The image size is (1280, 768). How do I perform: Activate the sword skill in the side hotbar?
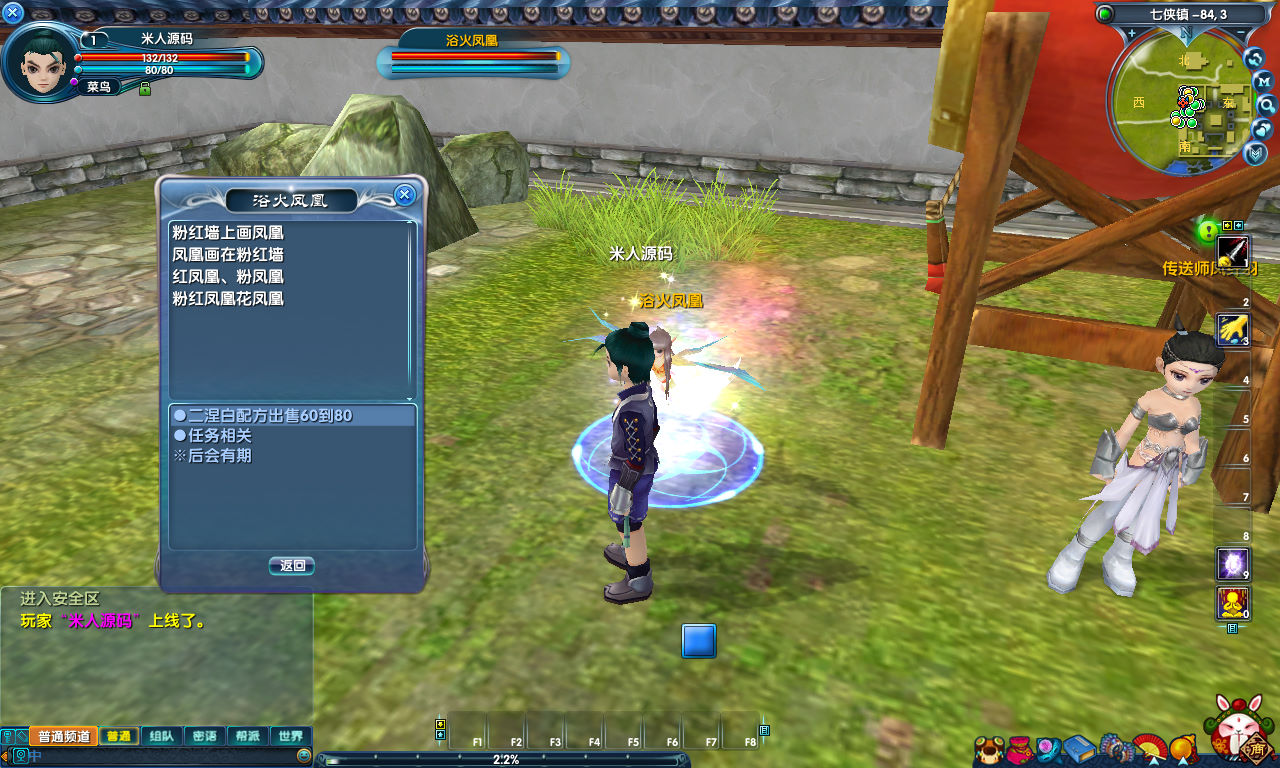[x=1232, y=250]
